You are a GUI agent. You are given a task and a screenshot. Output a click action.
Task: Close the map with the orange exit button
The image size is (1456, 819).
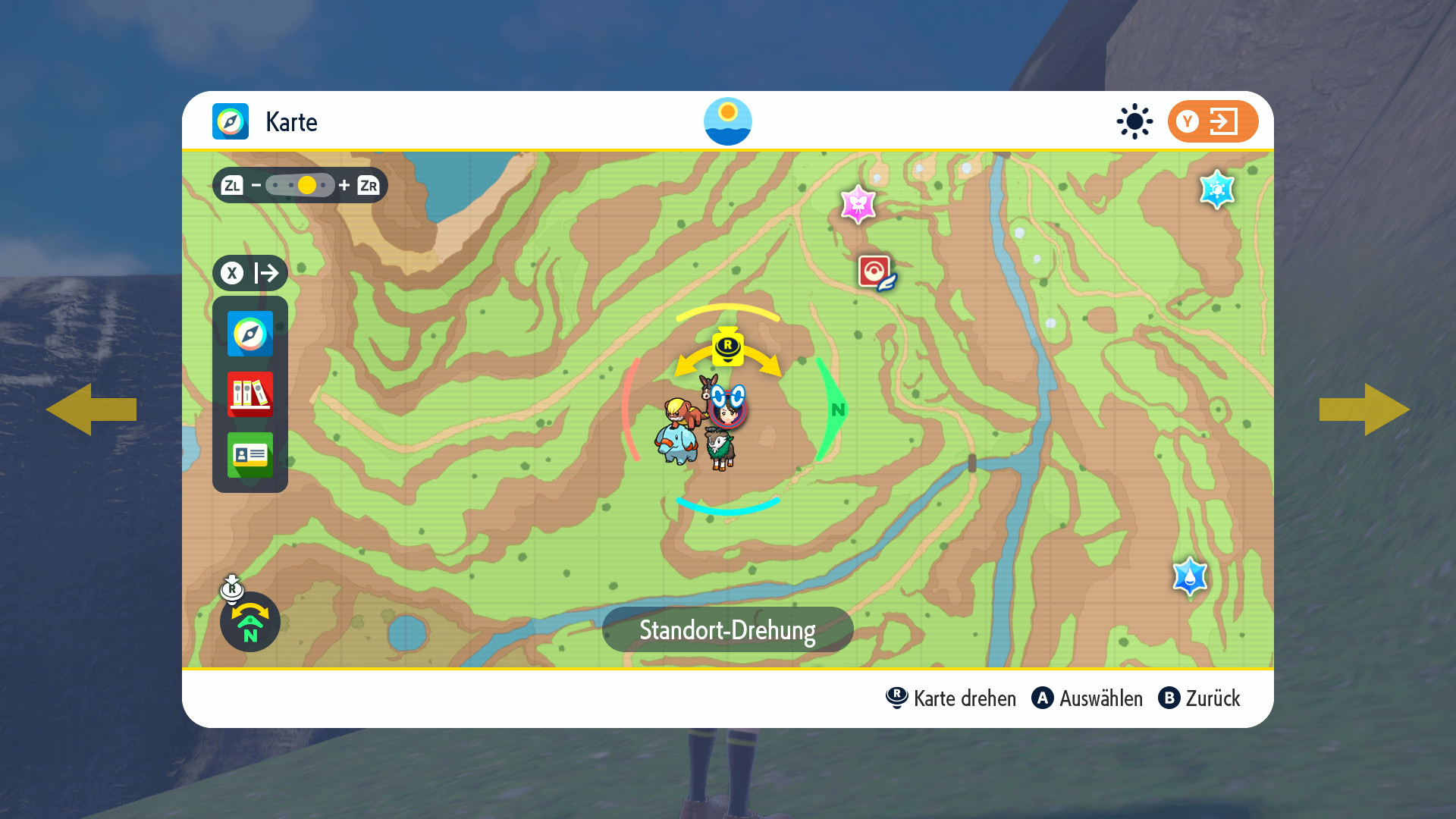pos(1212,121)
